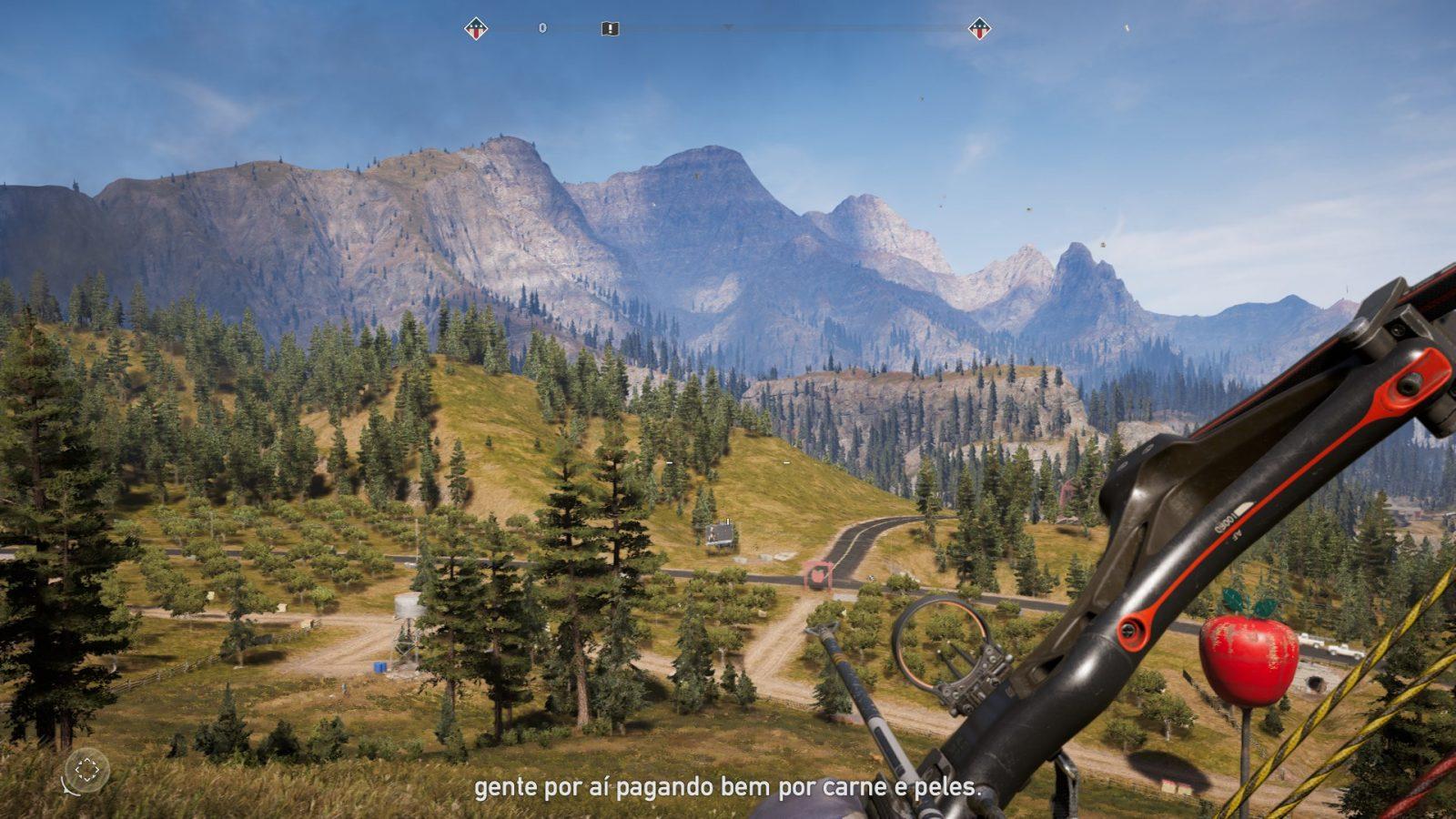The height and width of the screenshot is (819, 1456).
Task: Select the map exclamation marker on the compass
Action: [x=610, y=29]
